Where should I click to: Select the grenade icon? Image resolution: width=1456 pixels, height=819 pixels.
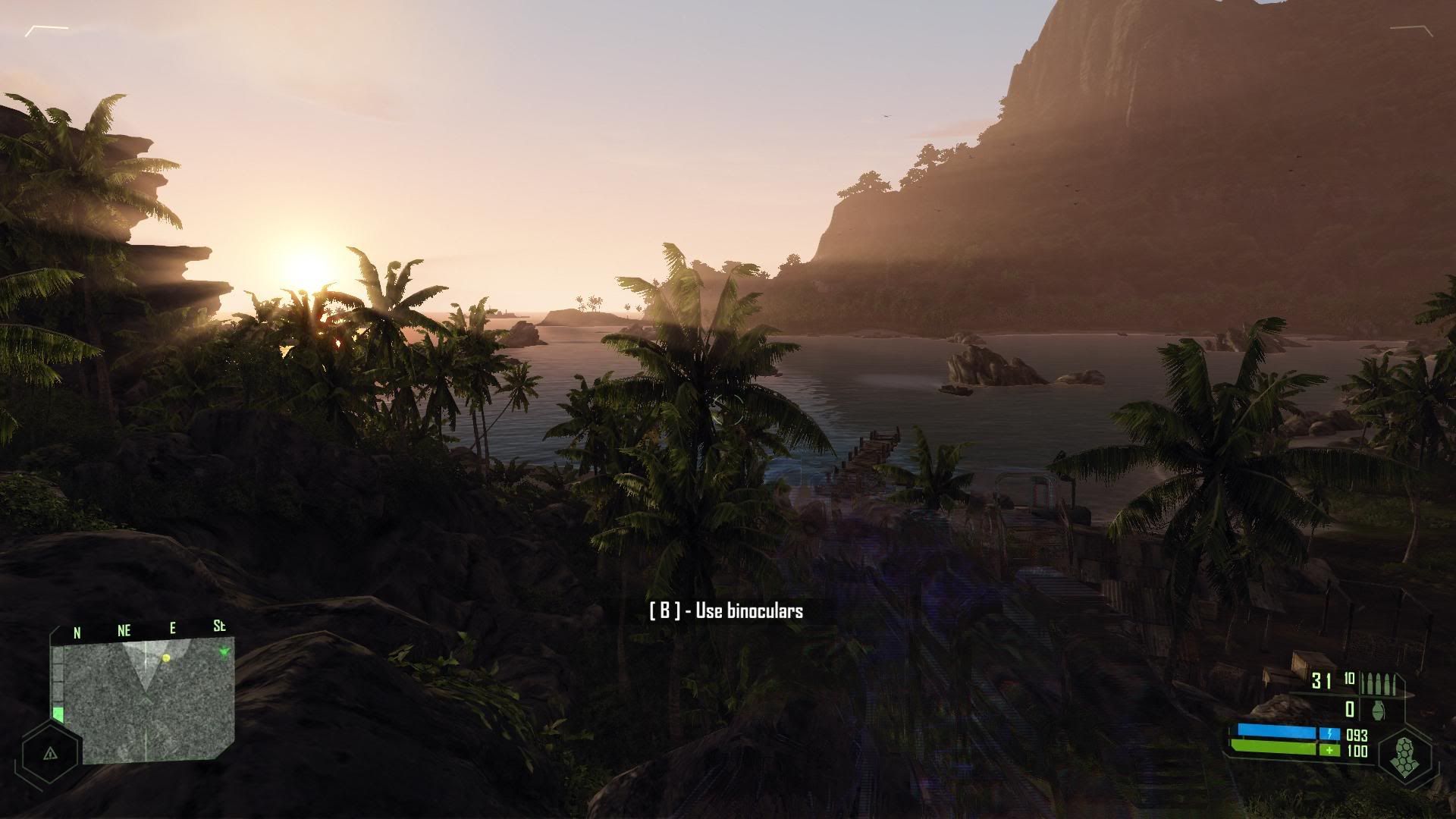click(1379, 710)
